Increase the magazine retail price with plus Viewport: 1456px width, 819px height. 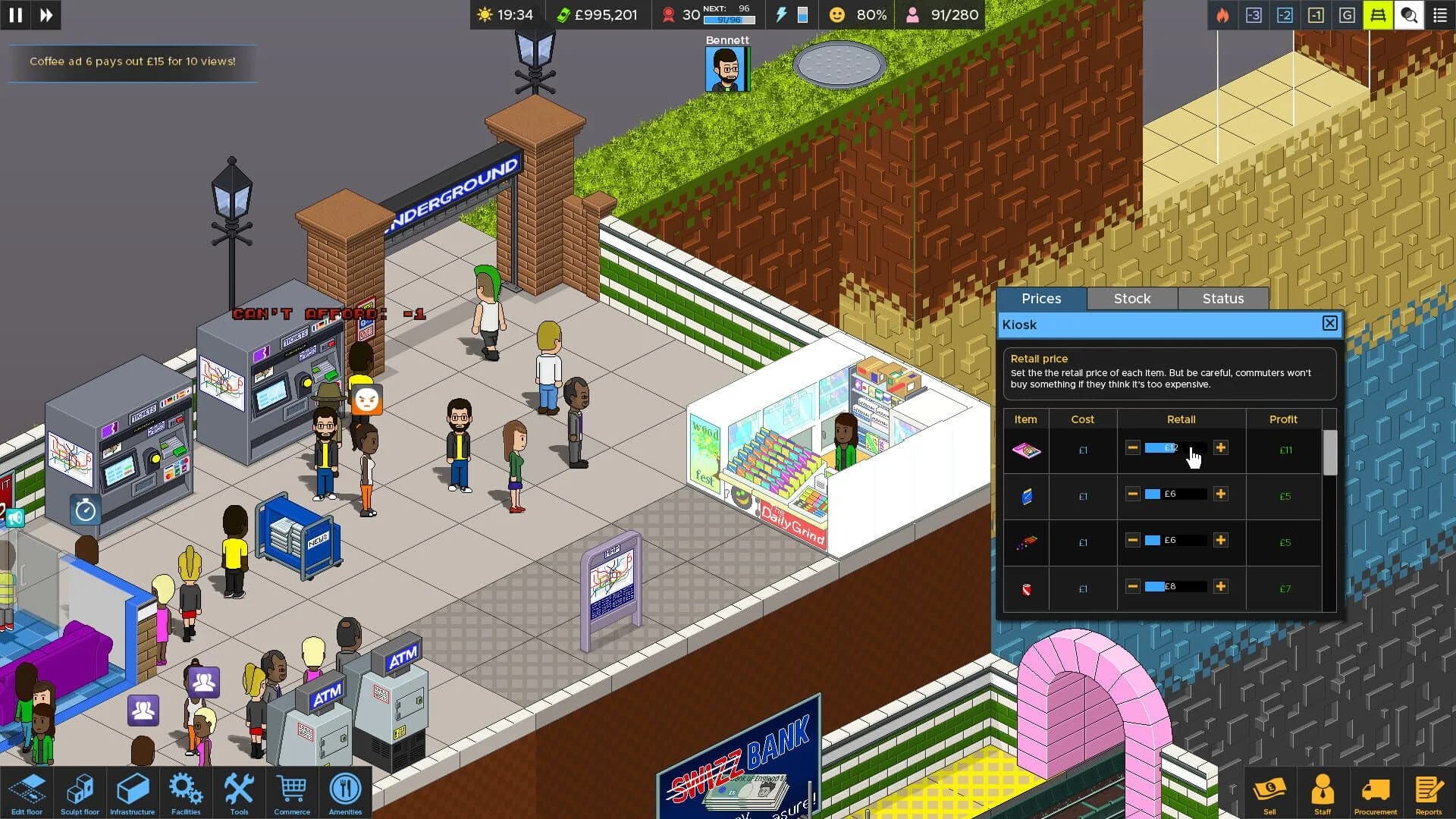pyautogui.click(x=1221, y=448)
